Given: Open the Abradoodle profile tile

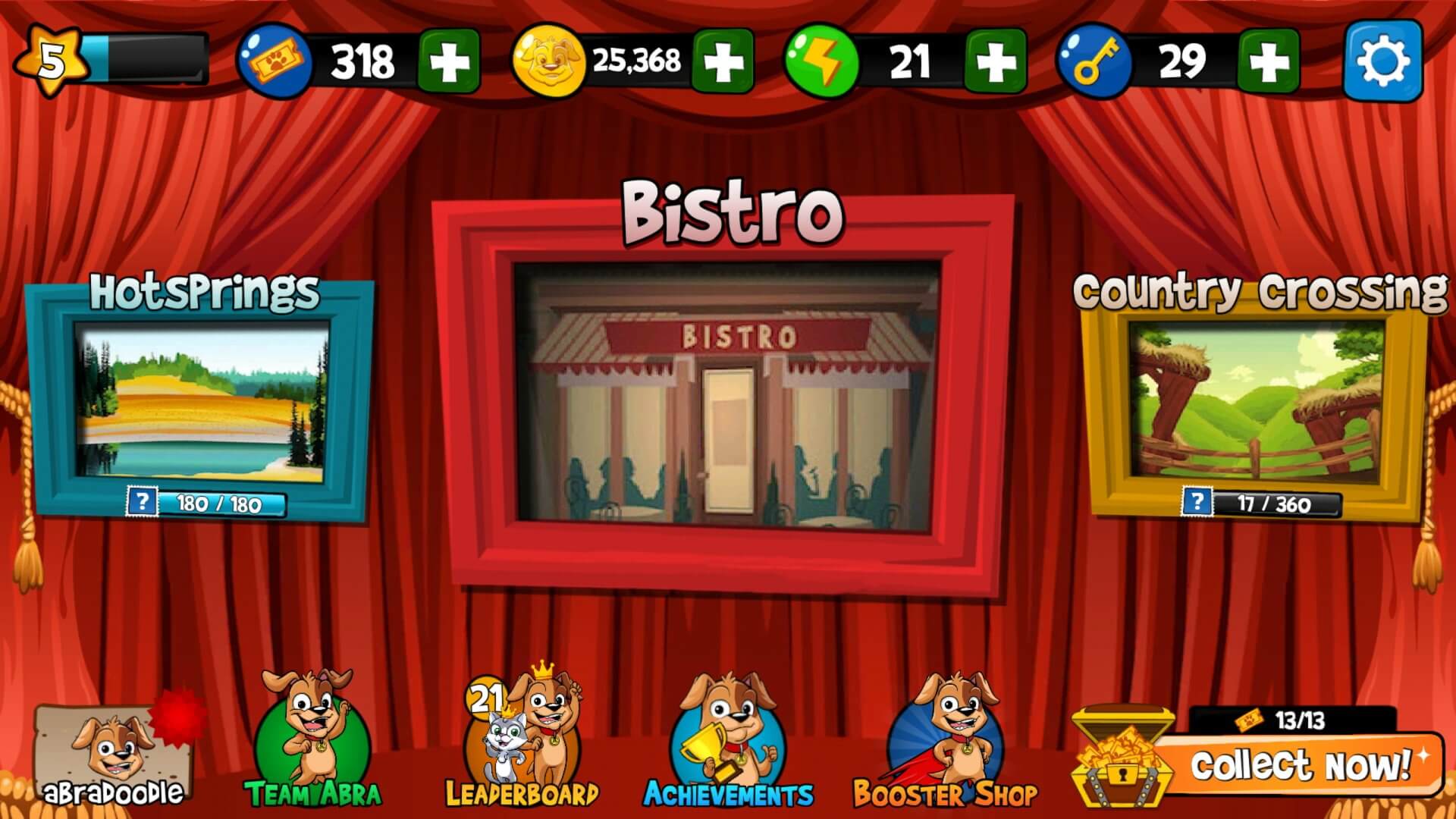Looking at the screenshot, I should [x=112, y=757].
